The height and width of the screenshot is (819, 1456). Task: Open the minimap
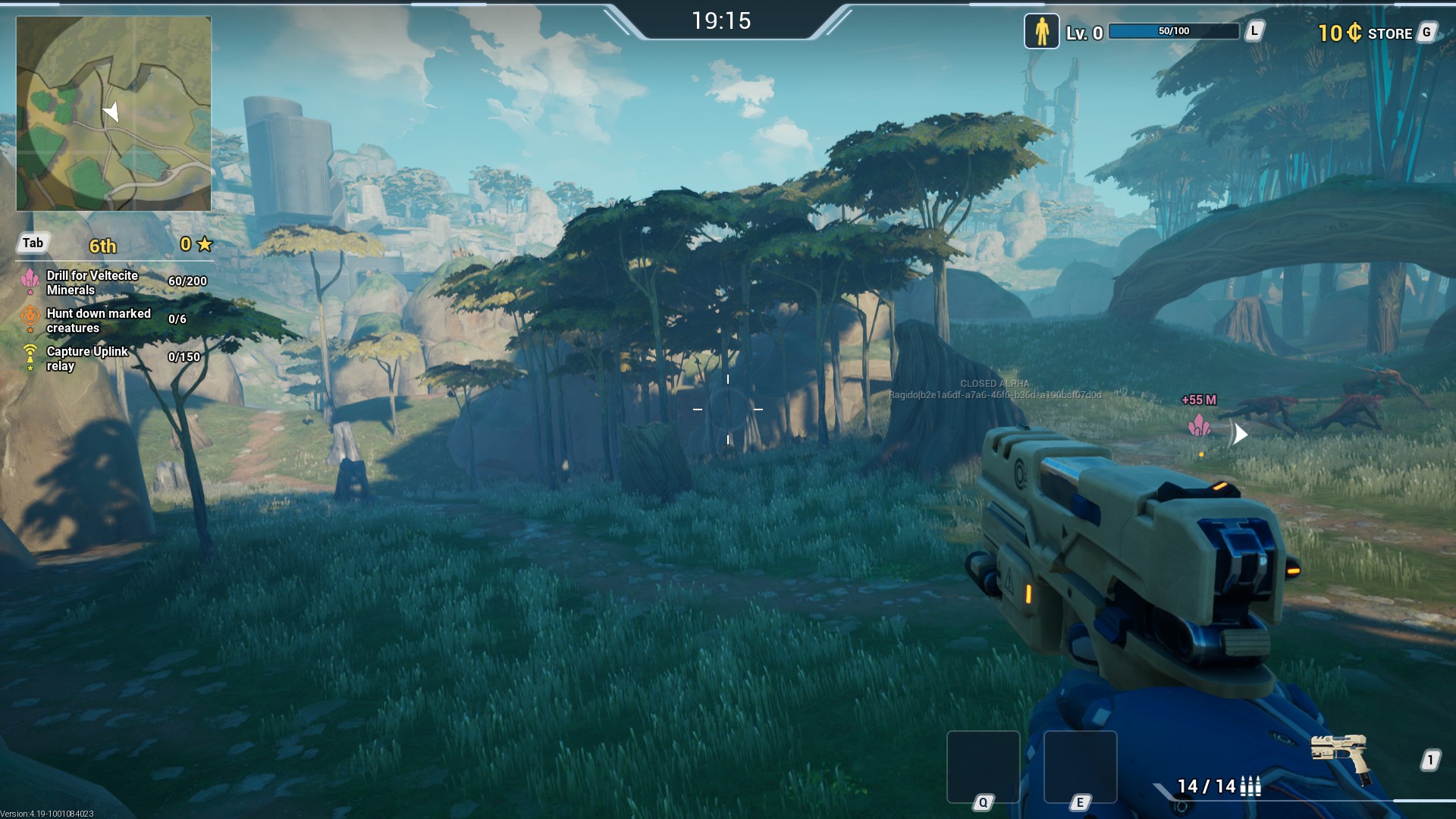pyautogui.click(x=114, y=114)
